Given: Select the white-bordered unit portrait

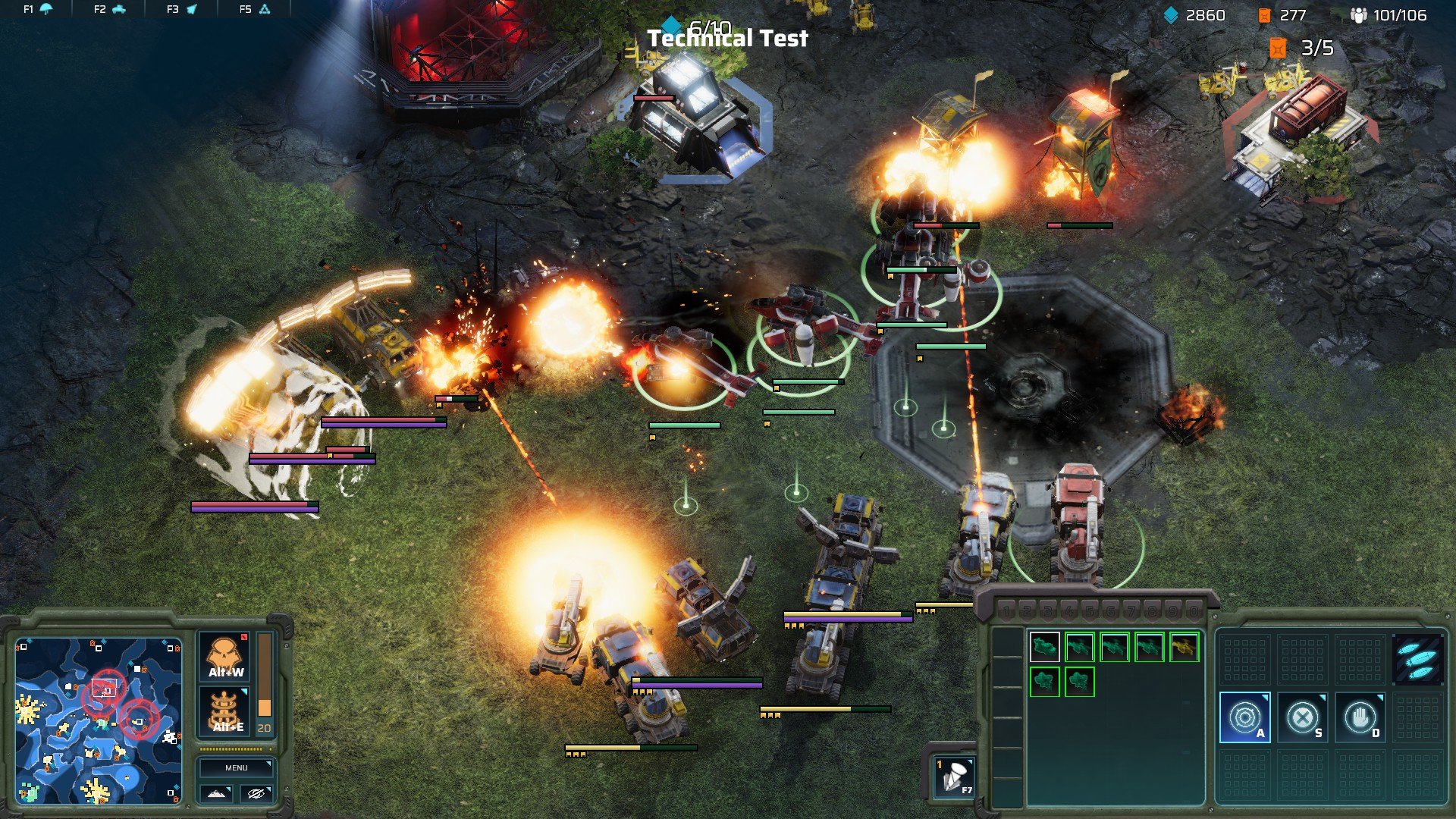Looking at the screenshot, I should (1044, 647).
